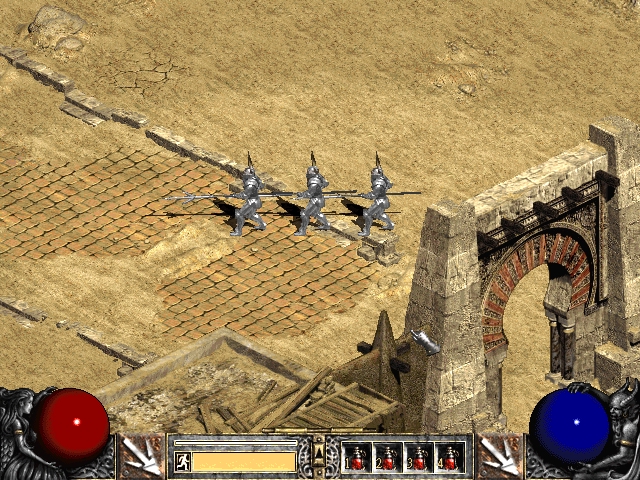Click the left mouse skill attack icon
Image resolution: width=640 pixels, height=480 pixels.
pos(142,457)
